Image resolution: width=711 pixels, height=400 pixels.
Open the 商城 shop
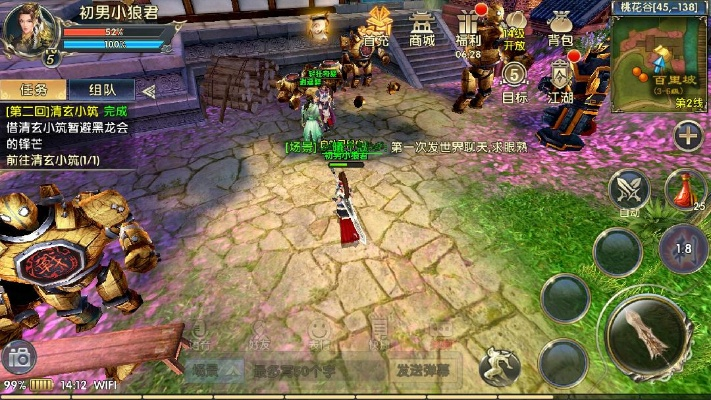pos(422,26)
